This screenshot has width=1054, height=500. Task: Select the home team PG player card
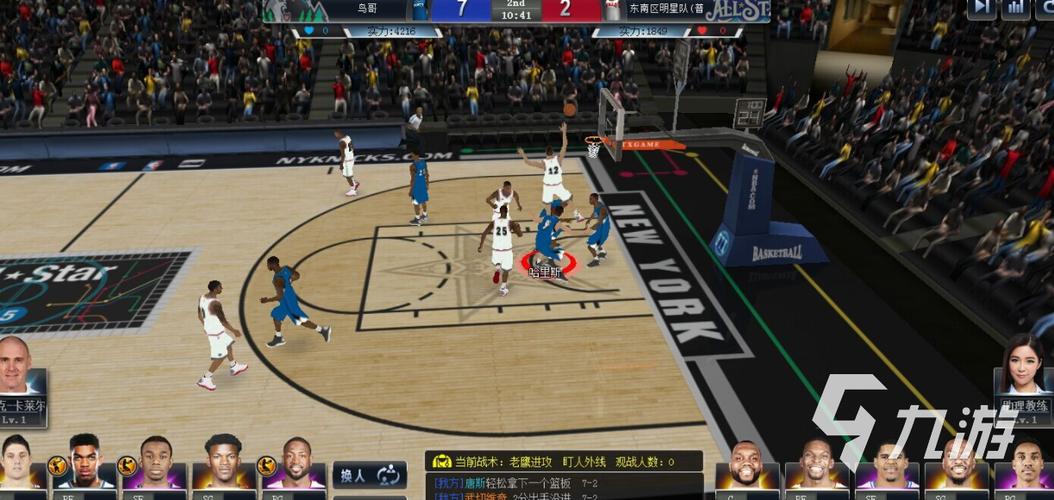click(x=290, y=463)
